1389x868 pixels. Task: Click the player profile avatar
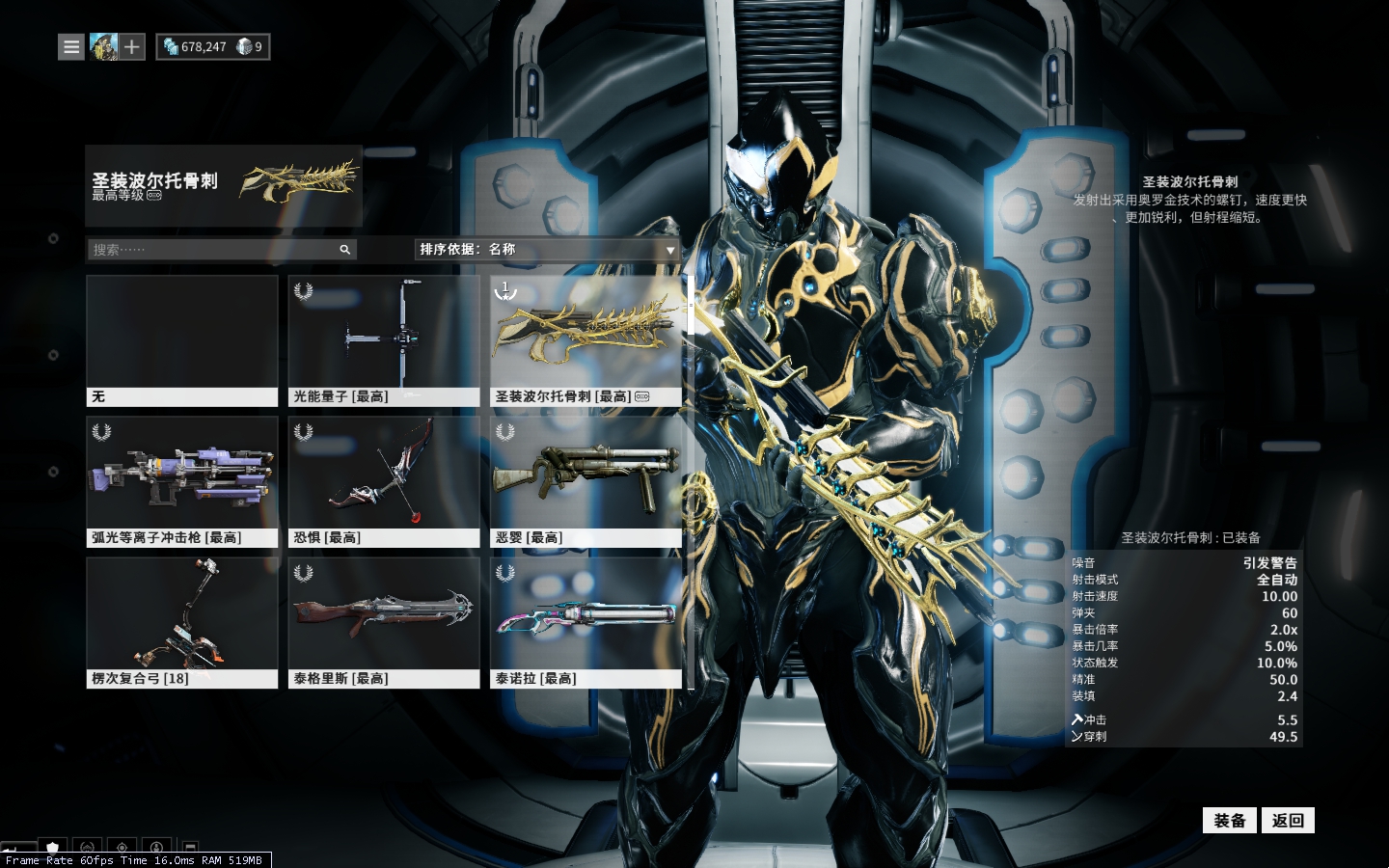pos(103,46)
